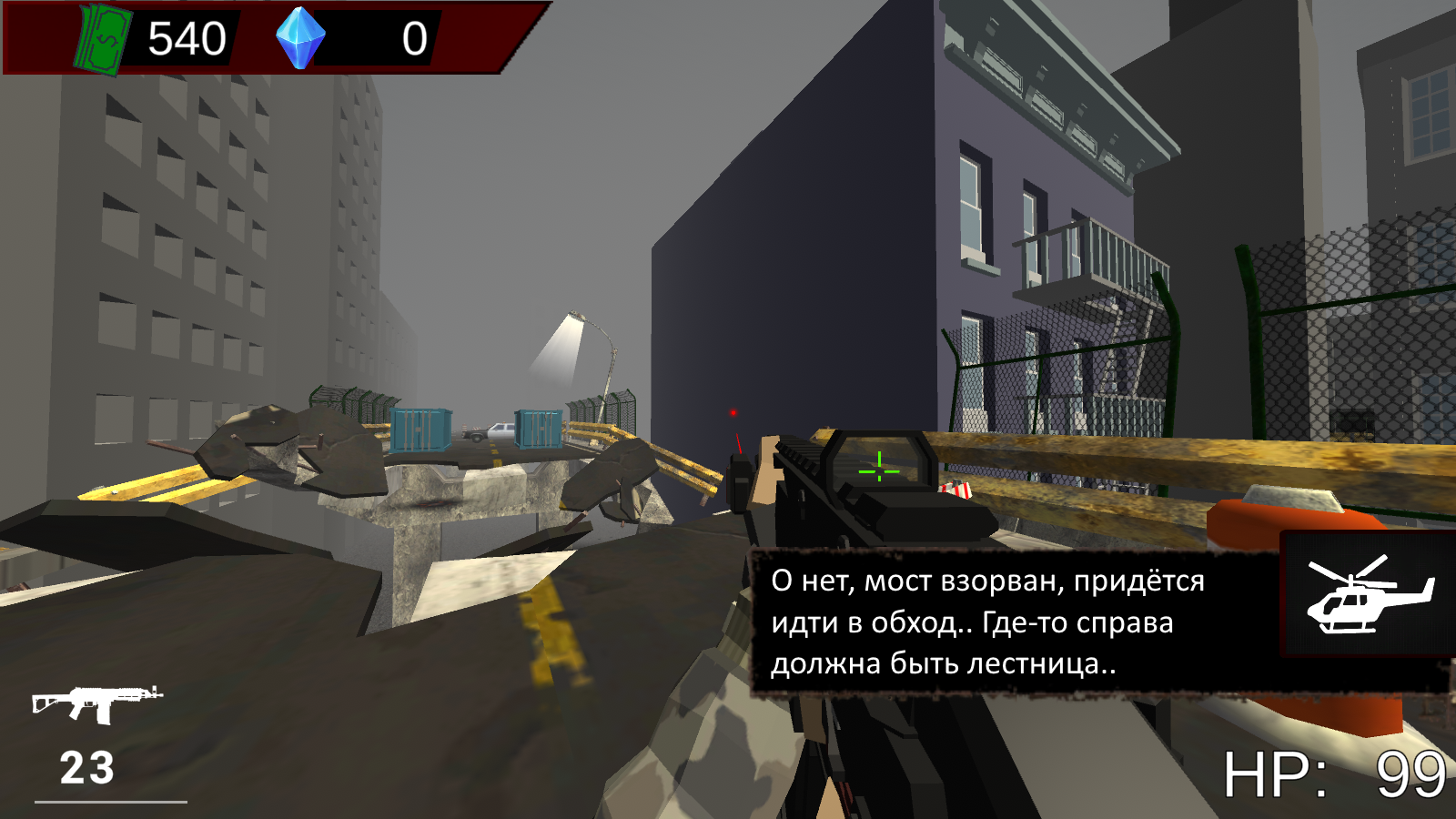Viewport: 1456px width, 819px height.
Task: Click the teal shipping container on the bridge
Action: coord(420,428)
